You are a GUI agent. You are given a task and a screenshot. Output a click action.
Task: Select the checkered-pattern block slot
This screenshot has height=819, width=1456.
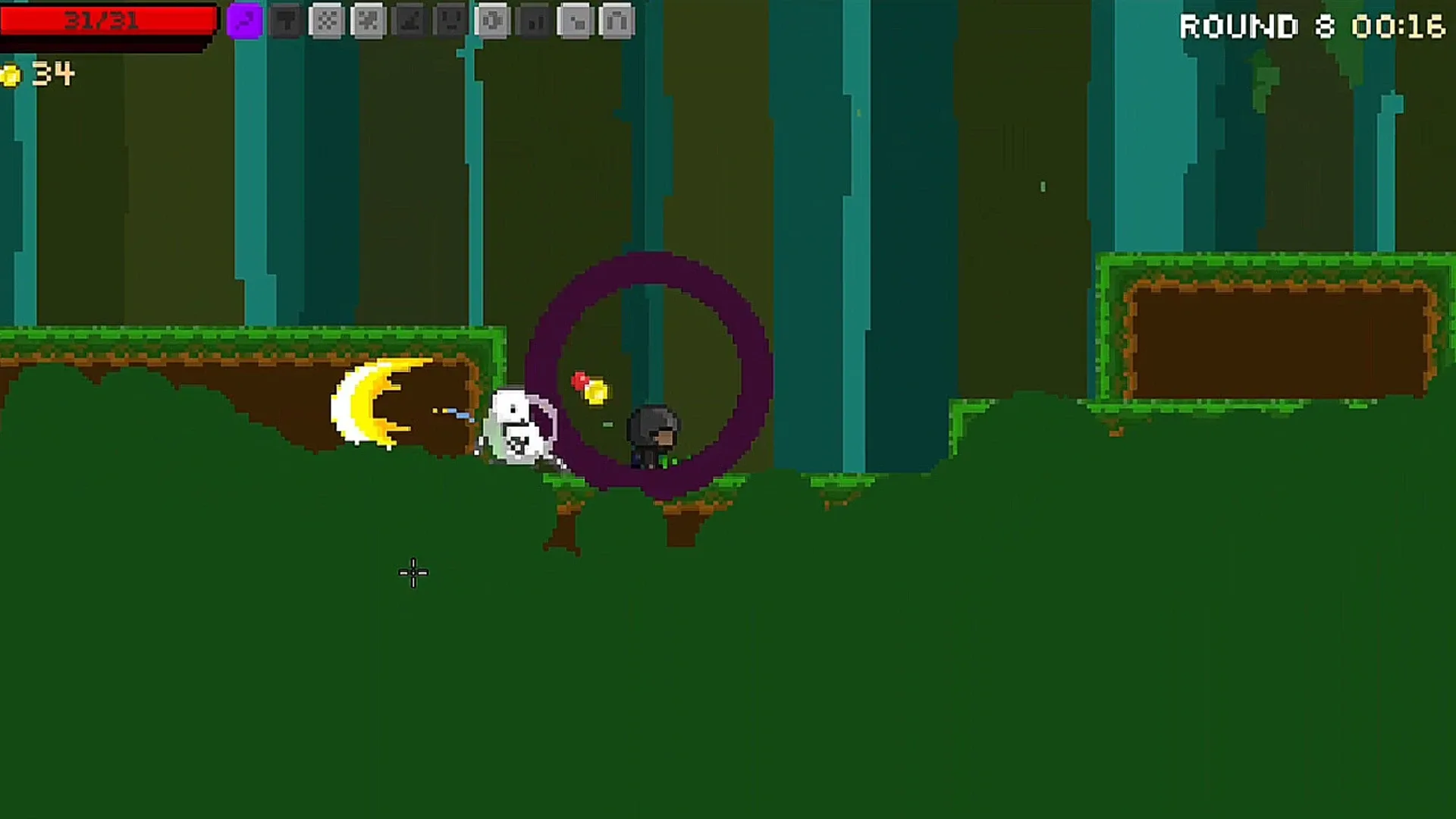point(325,21)
